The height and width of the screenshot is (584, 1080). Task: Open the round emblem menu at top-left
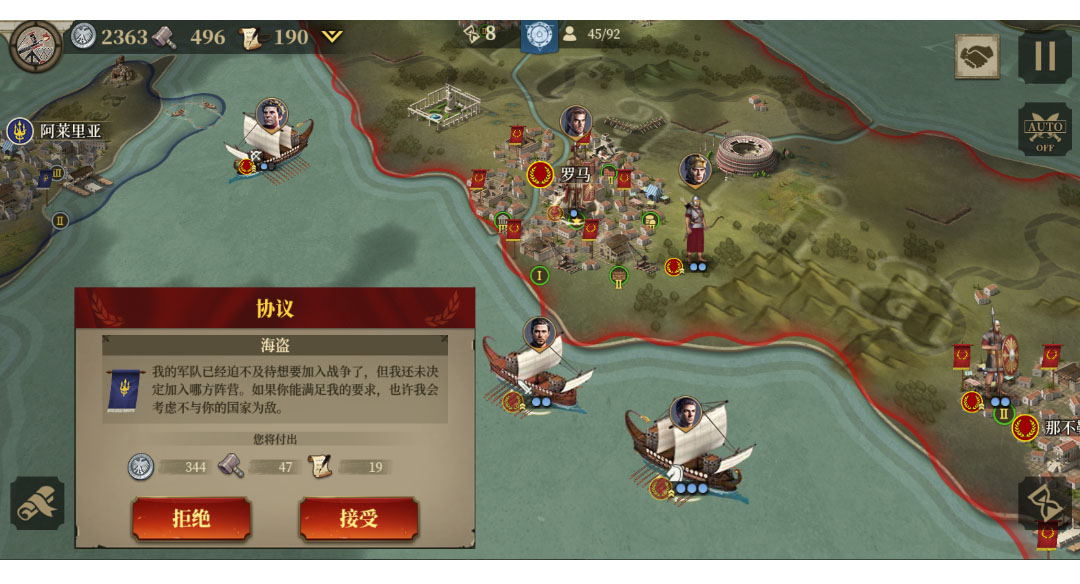(x=35, y=45)
